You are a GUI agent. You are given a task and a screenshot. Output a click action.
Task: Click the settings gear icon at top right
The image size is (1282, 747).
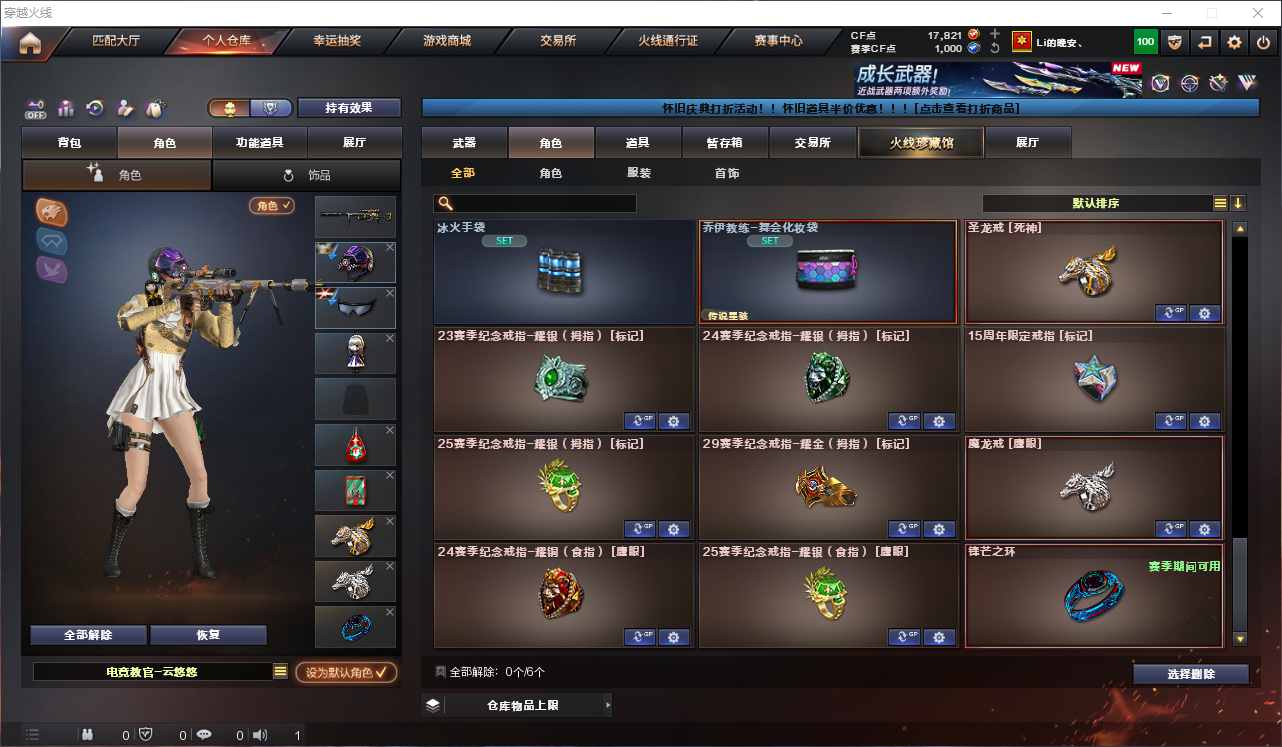pyautogui.click(x=1234, y=42)
